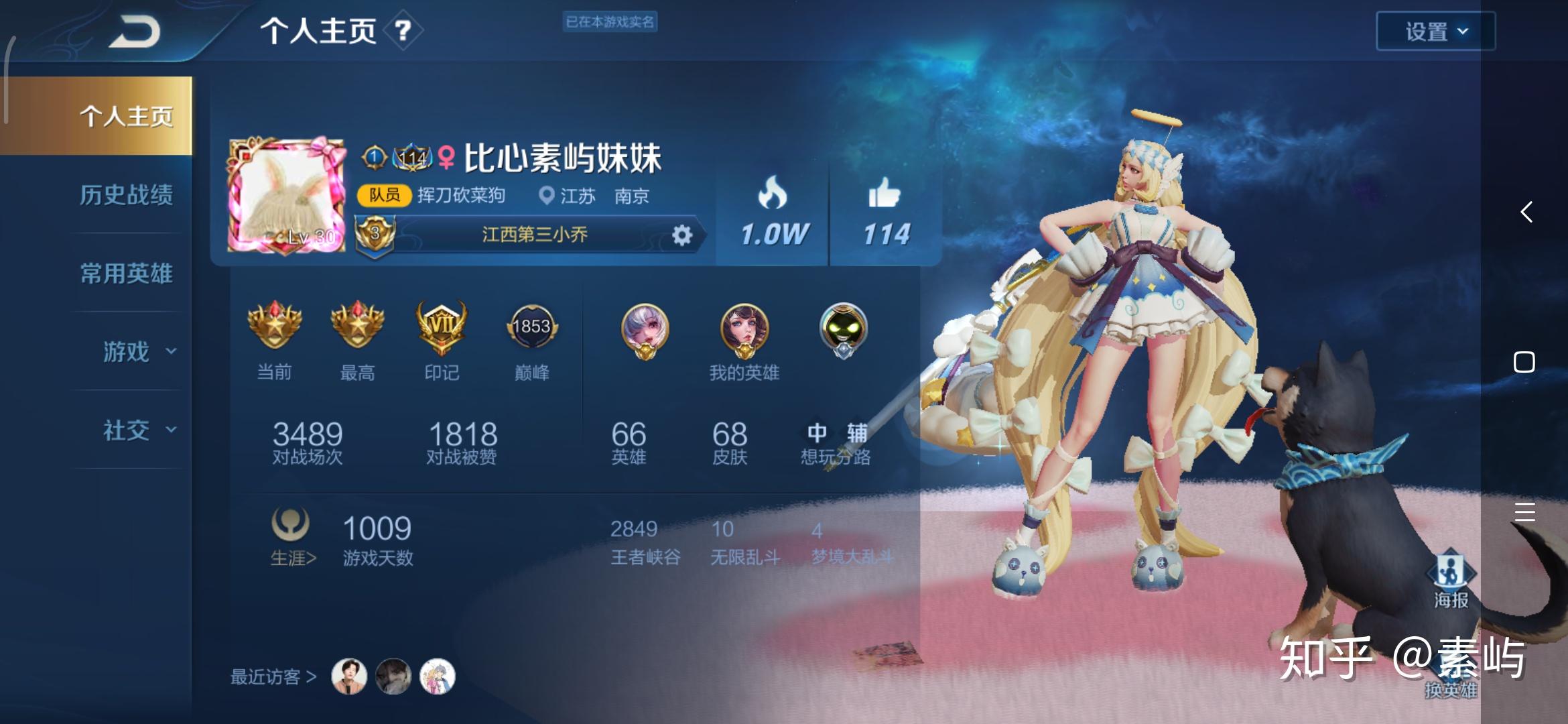Viewport: 1568px width, 724px height.
Task: Open the 常用英雄 tab
Action: 126,274
